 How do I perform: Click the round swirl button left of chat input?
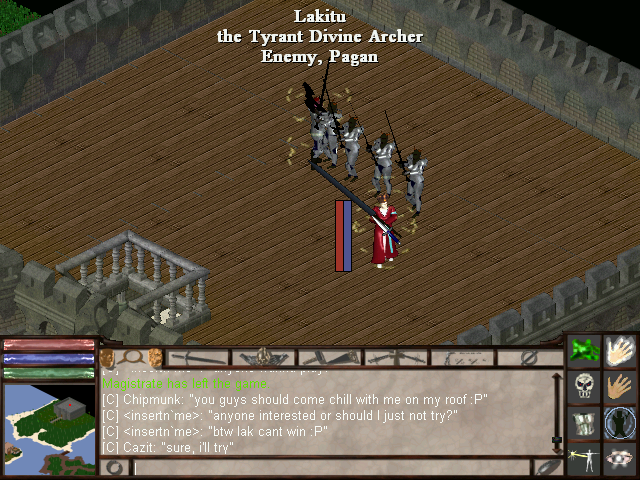114,467
